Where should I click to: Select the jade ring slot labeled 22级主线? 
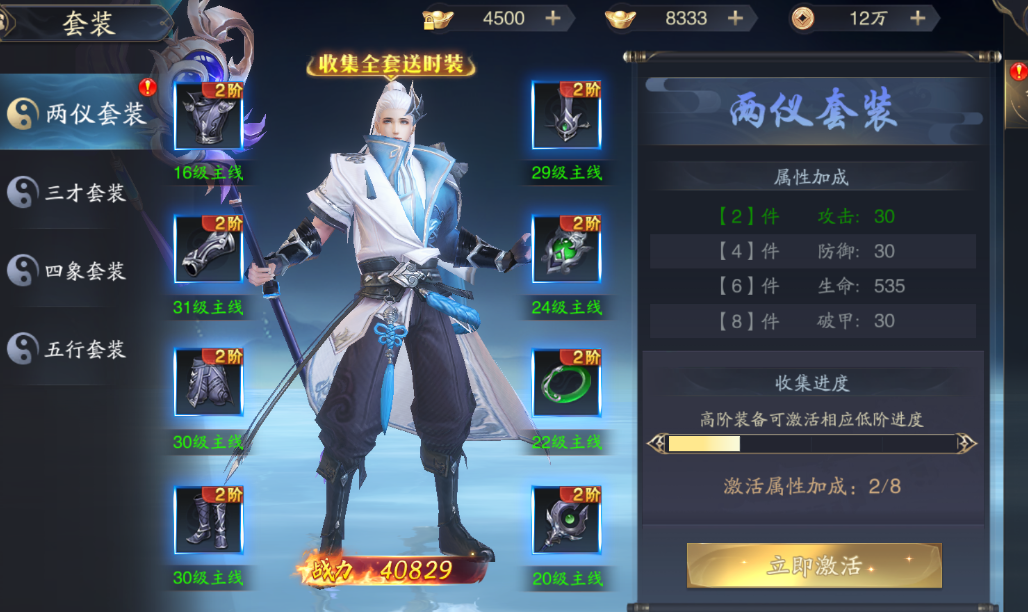coord(566,385)
